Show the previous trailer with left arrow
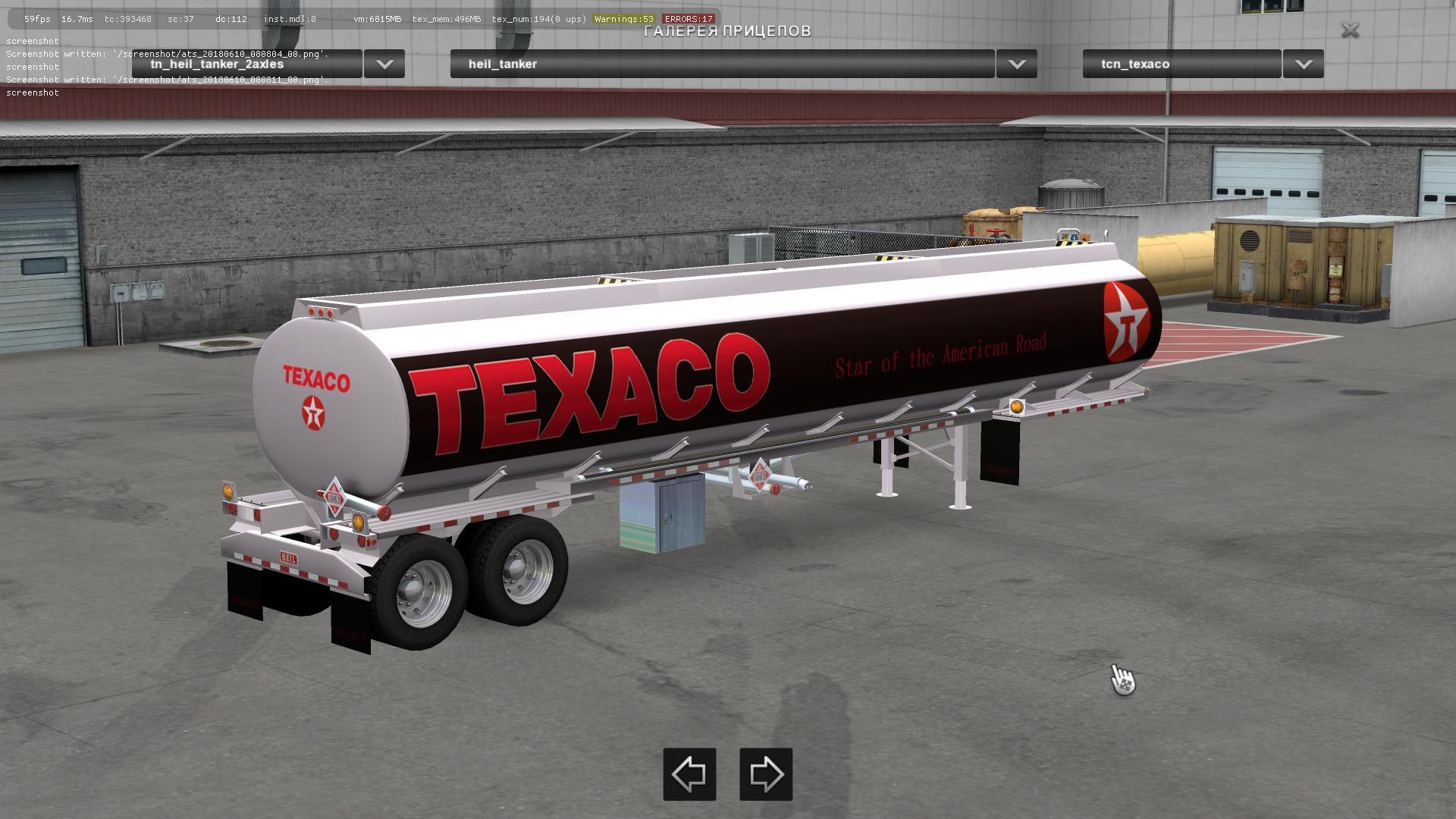The width and height of the screenshot is (1456, 819). [689, 774]
